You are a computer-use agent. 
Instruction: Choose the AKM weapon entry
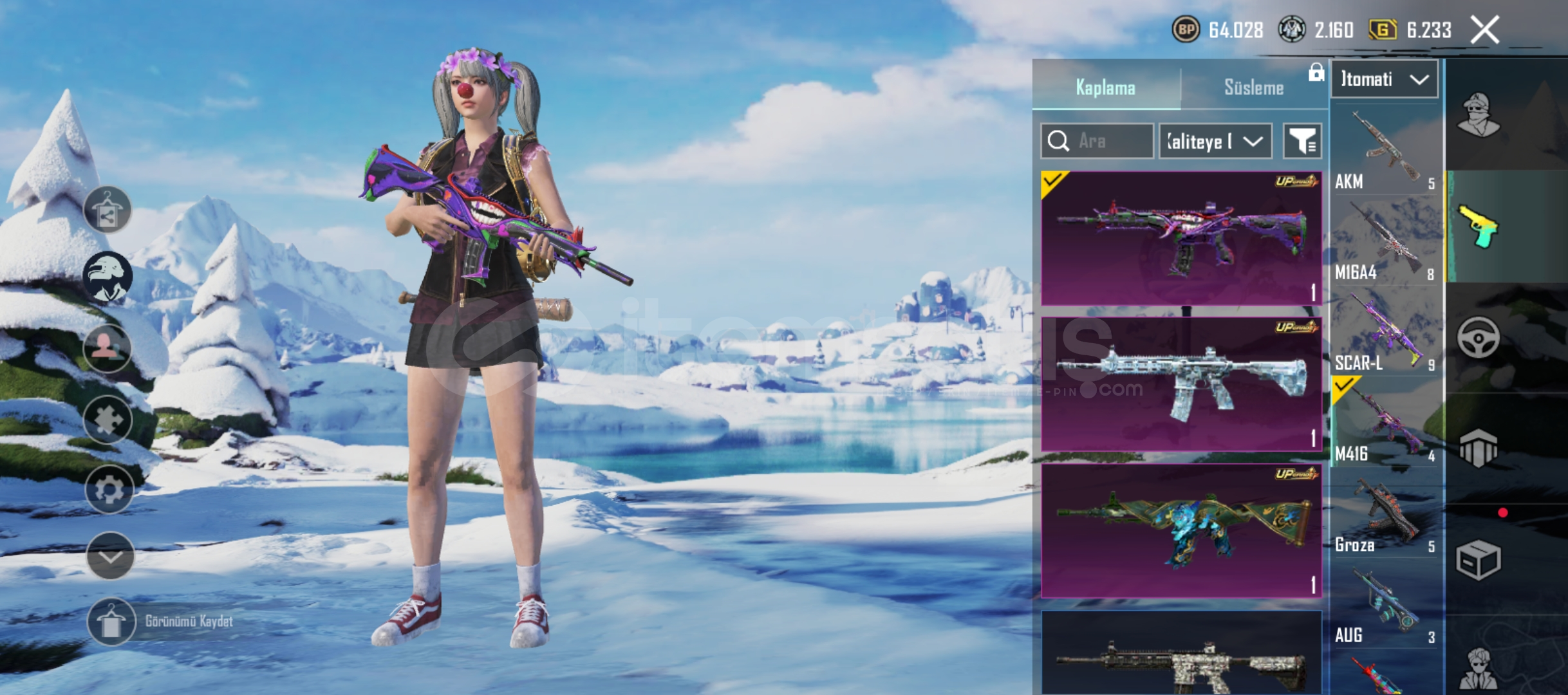click(1384, 152)
